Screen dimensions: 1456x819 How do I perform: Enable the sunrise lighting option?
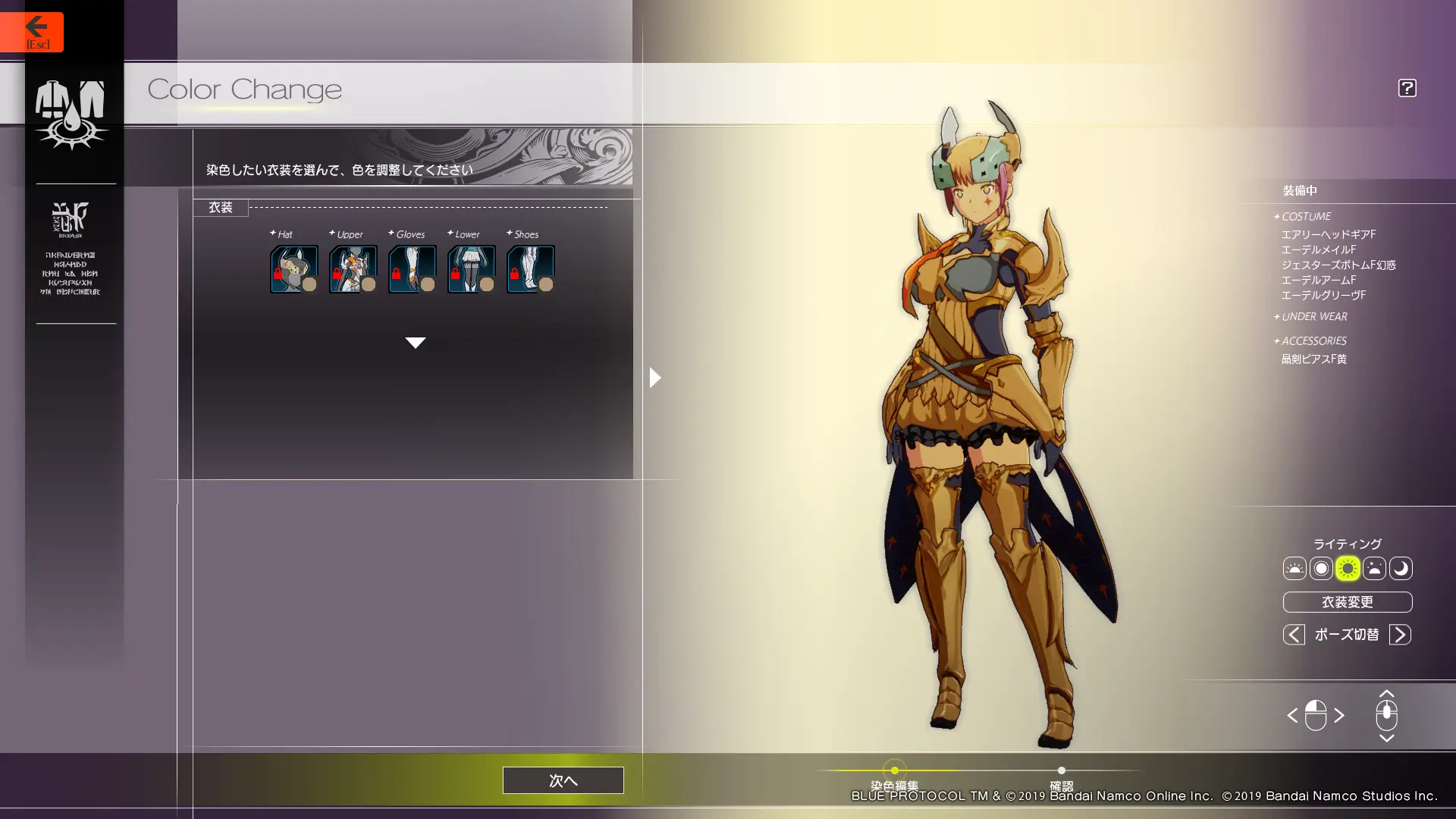coord(1294,569)
